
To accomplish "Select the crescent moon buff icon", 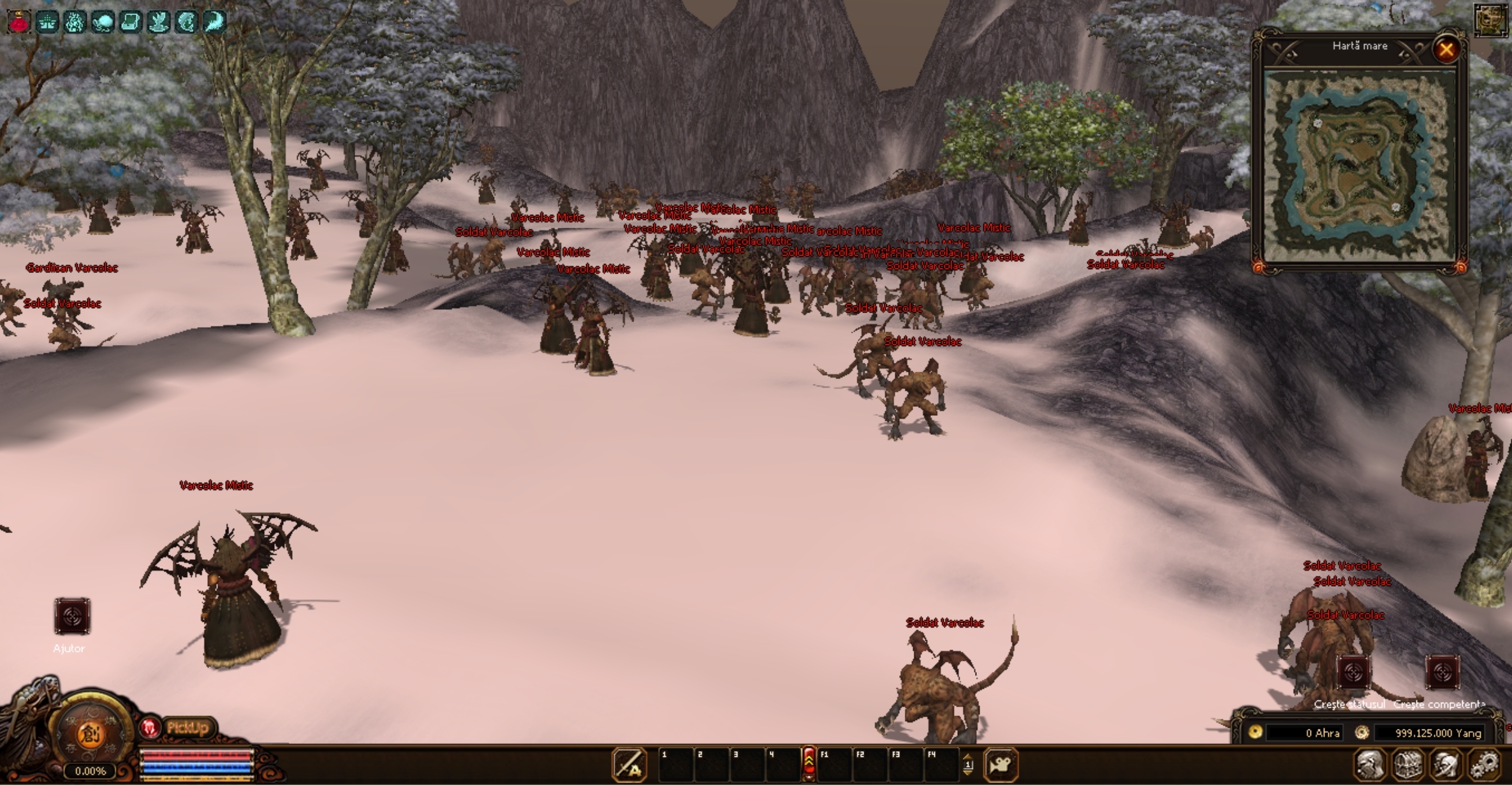I will pyautogui.click(x=214, y=22).
